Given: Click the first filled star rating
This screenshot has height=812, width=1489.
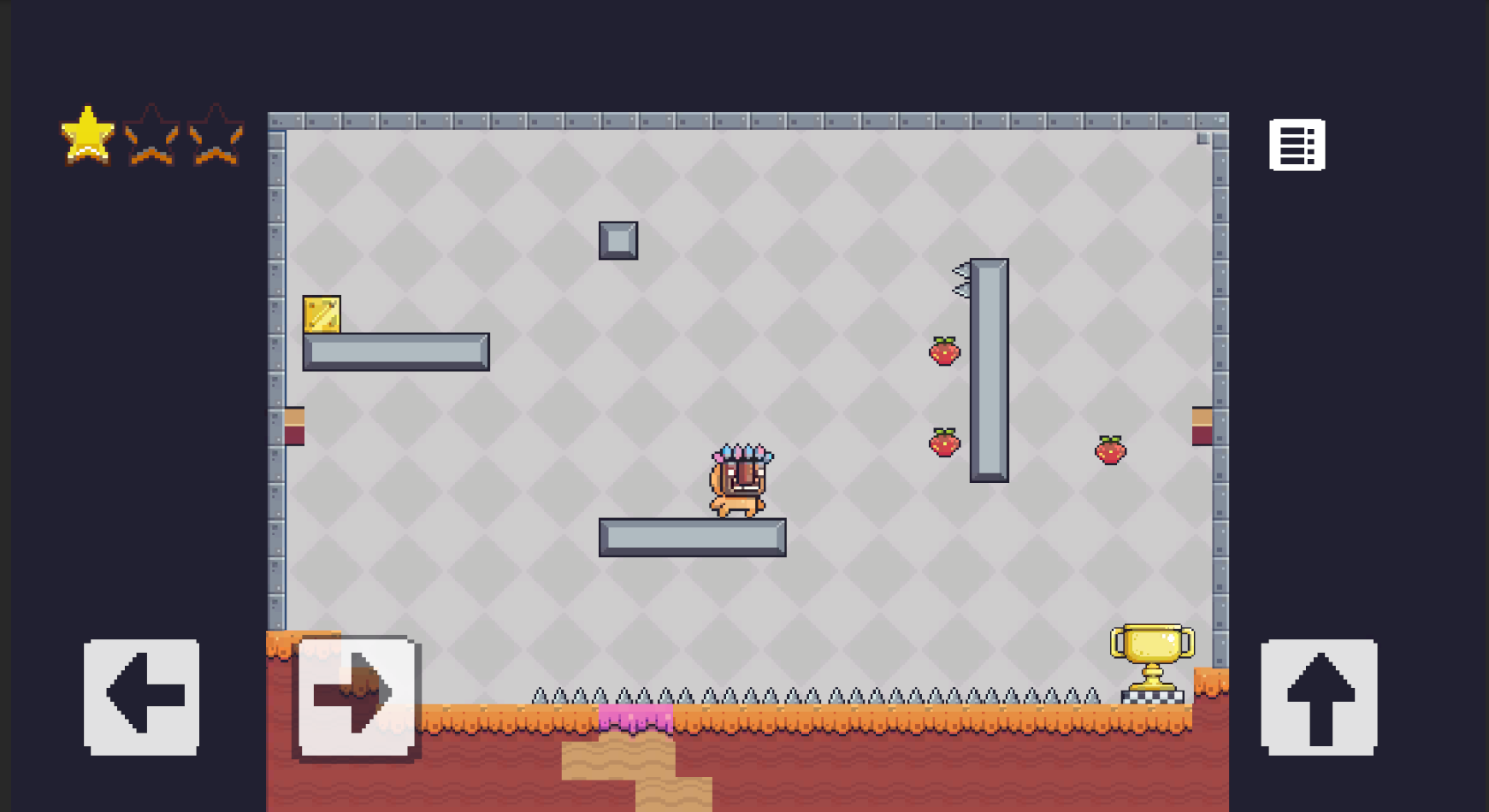Looking at the screenshot, I should (86, 135).
